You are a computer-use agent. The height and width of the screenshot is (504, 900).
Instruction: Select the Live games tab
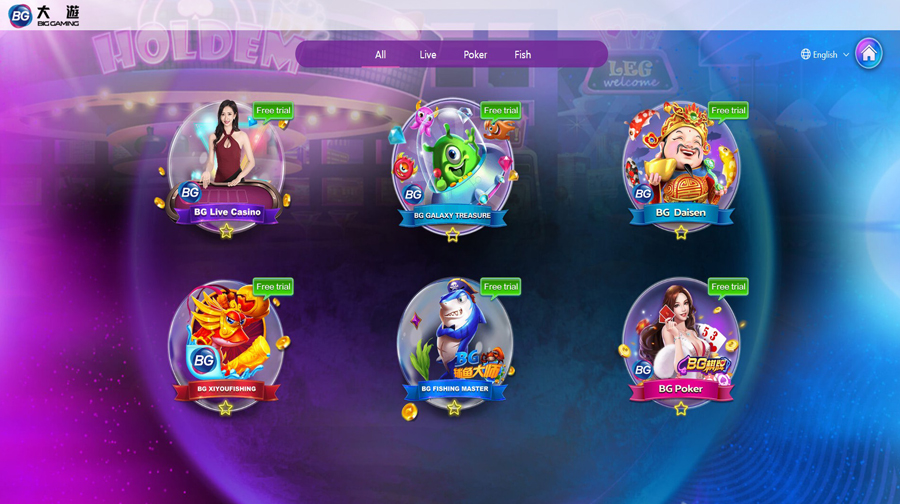pos(428,55)
